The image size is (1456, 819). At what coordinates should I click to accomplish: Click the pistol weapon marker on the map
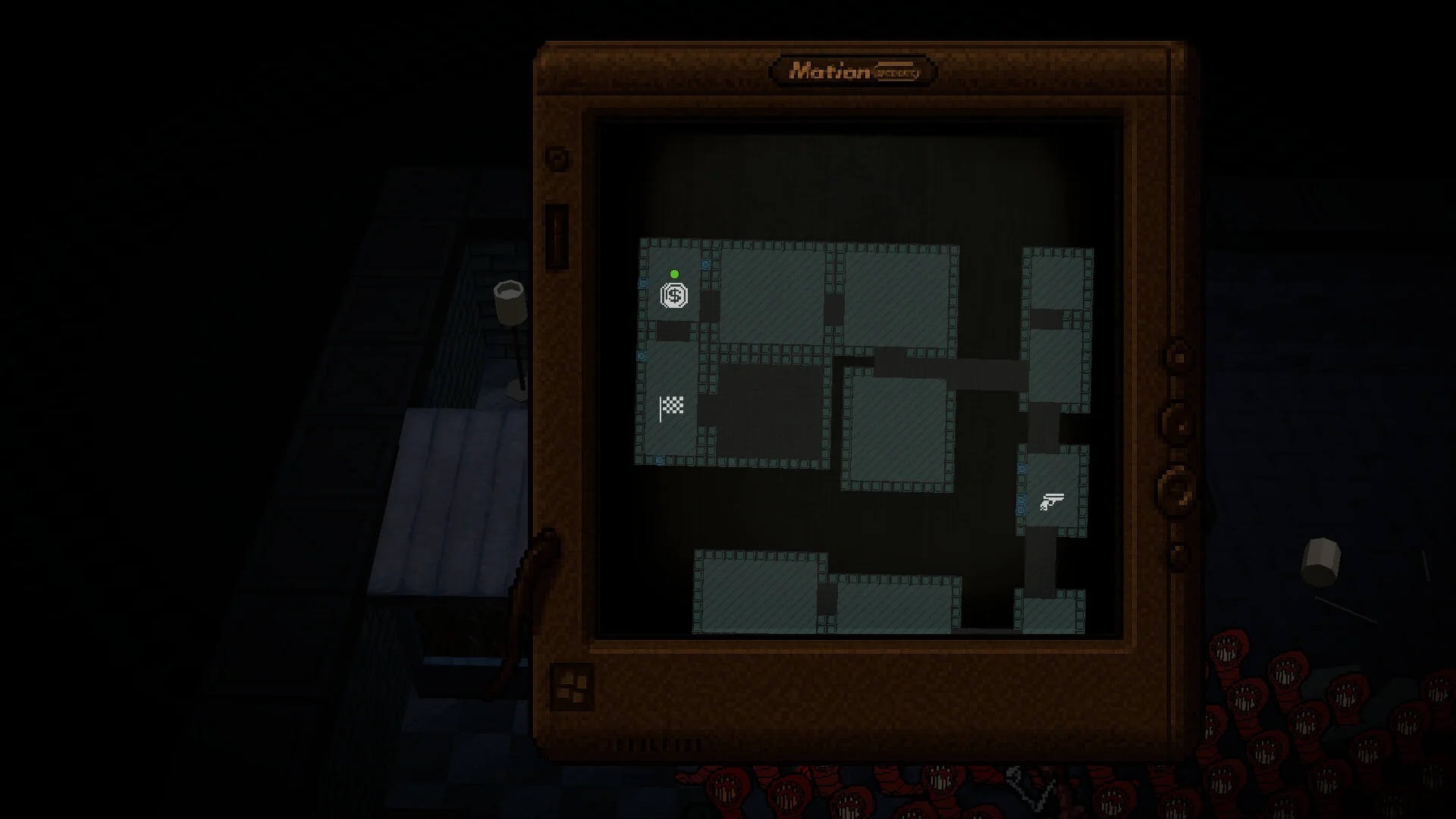coord(1052,501)
